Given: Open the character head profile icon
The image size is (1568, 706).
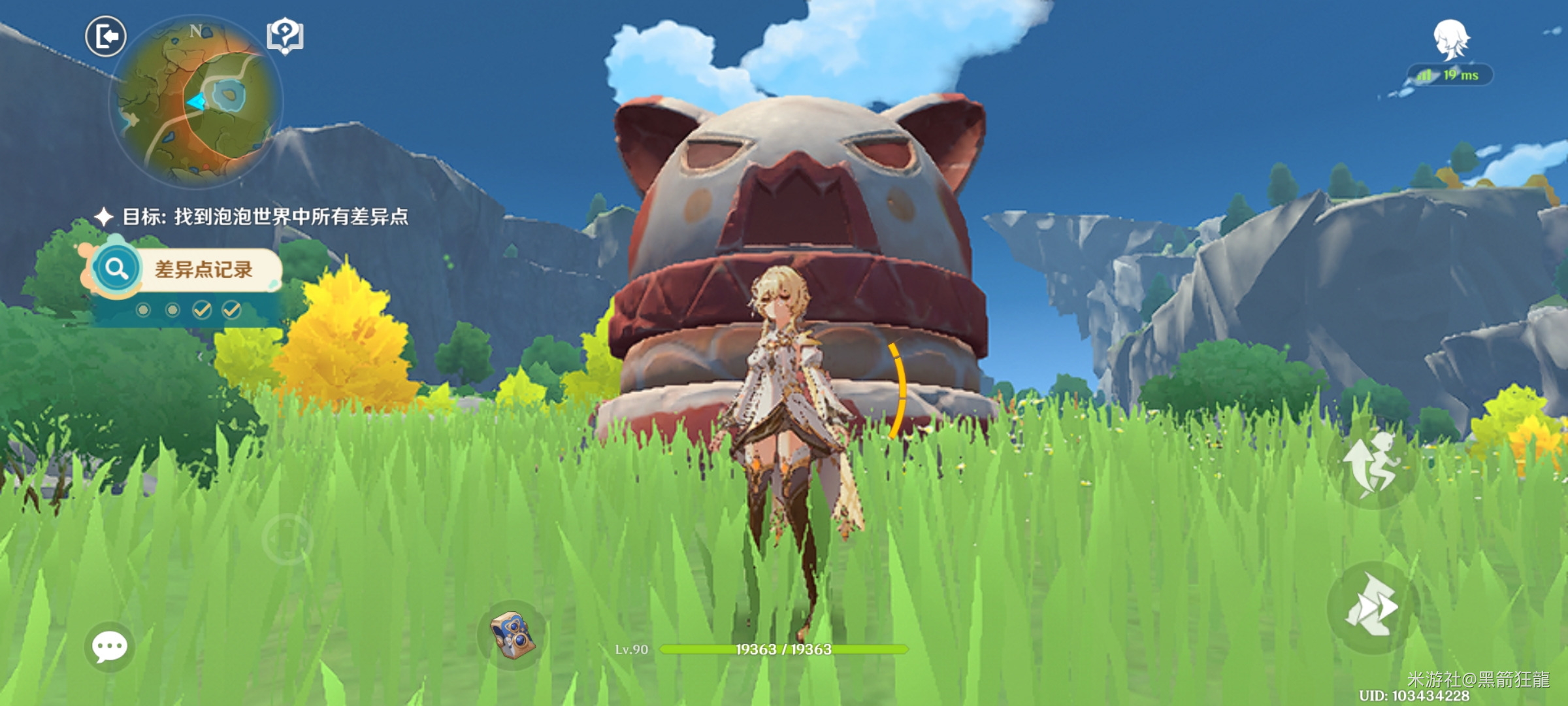Looking at the screenshot, I should (1452, 39).
